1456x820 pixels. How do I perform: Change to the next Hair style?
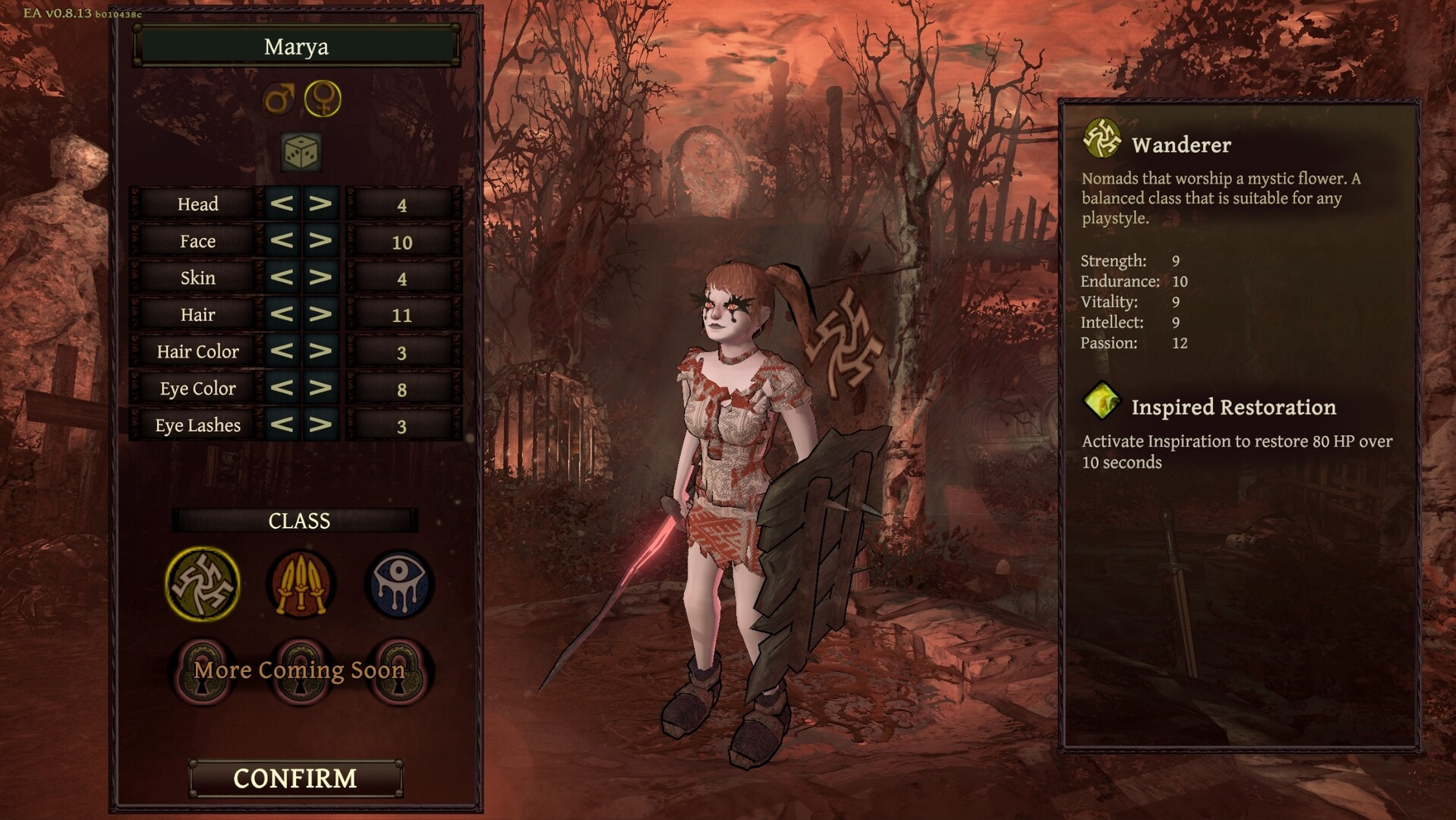tap(320, 314)
